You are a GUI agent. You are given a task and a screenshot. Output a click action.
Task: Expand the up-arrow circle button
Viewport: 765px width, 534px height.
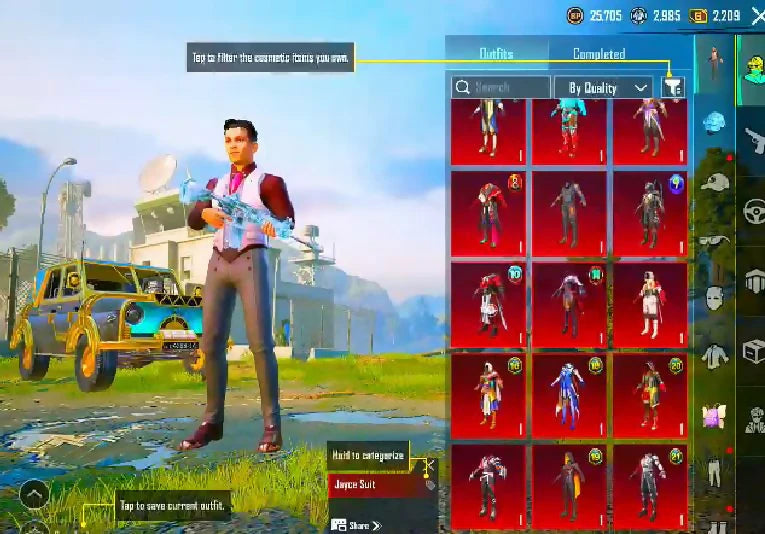point(33,494)
